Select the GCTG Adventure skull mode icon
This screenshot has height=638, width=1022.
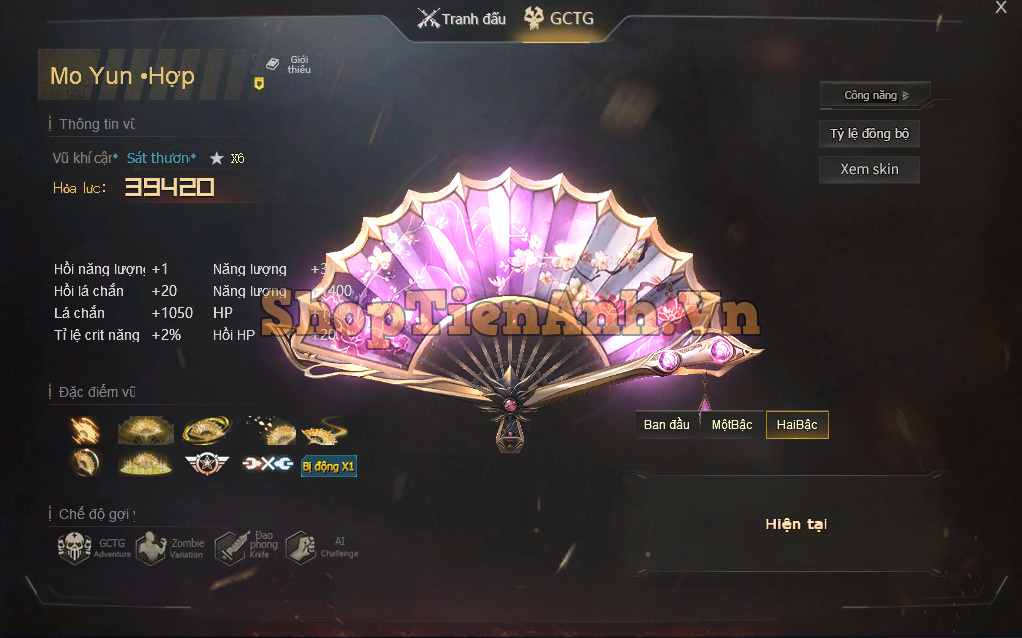[x=75, y=547]
